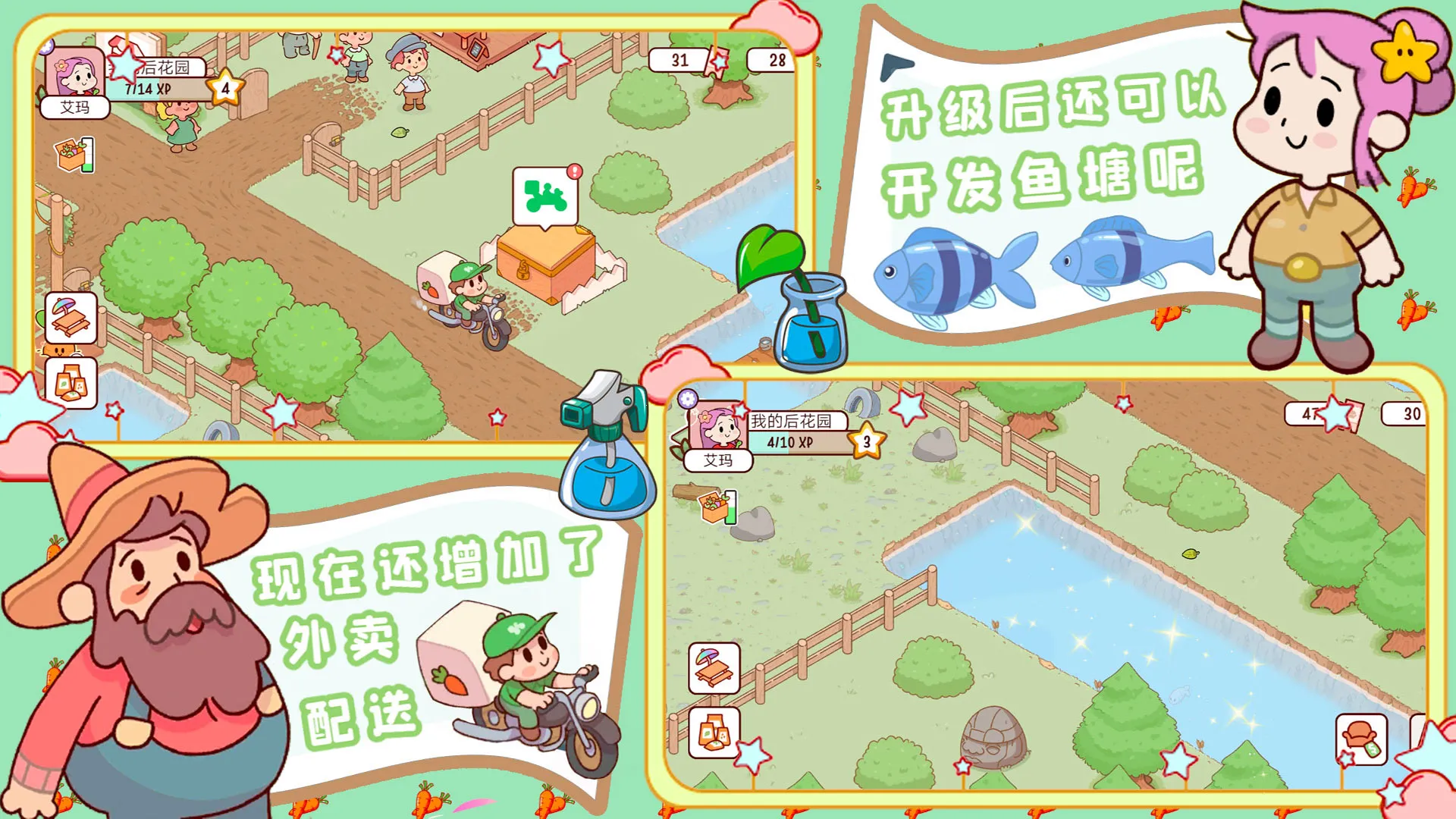The image size is (1456, 819).
Task: Select the picnic table decoration icon
Action: [72, 318]
